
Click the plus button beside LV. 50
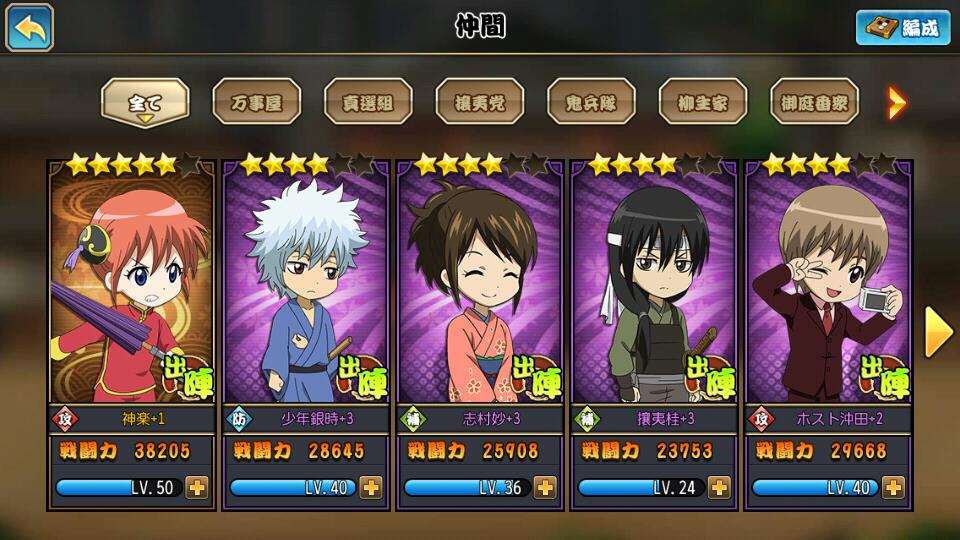(197, 487)
